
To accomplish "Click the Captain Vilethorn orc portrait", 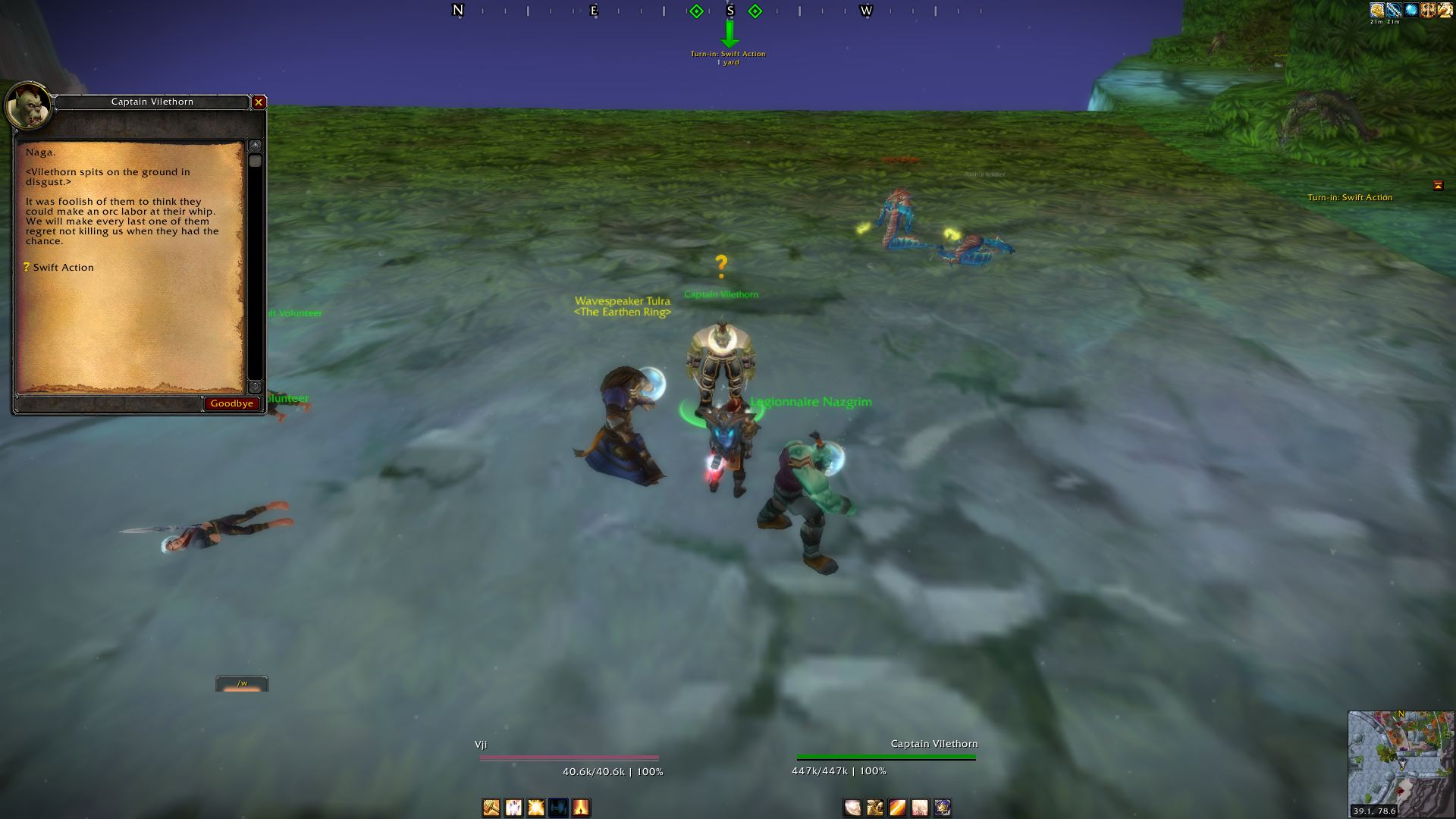I will pos(29,107).
